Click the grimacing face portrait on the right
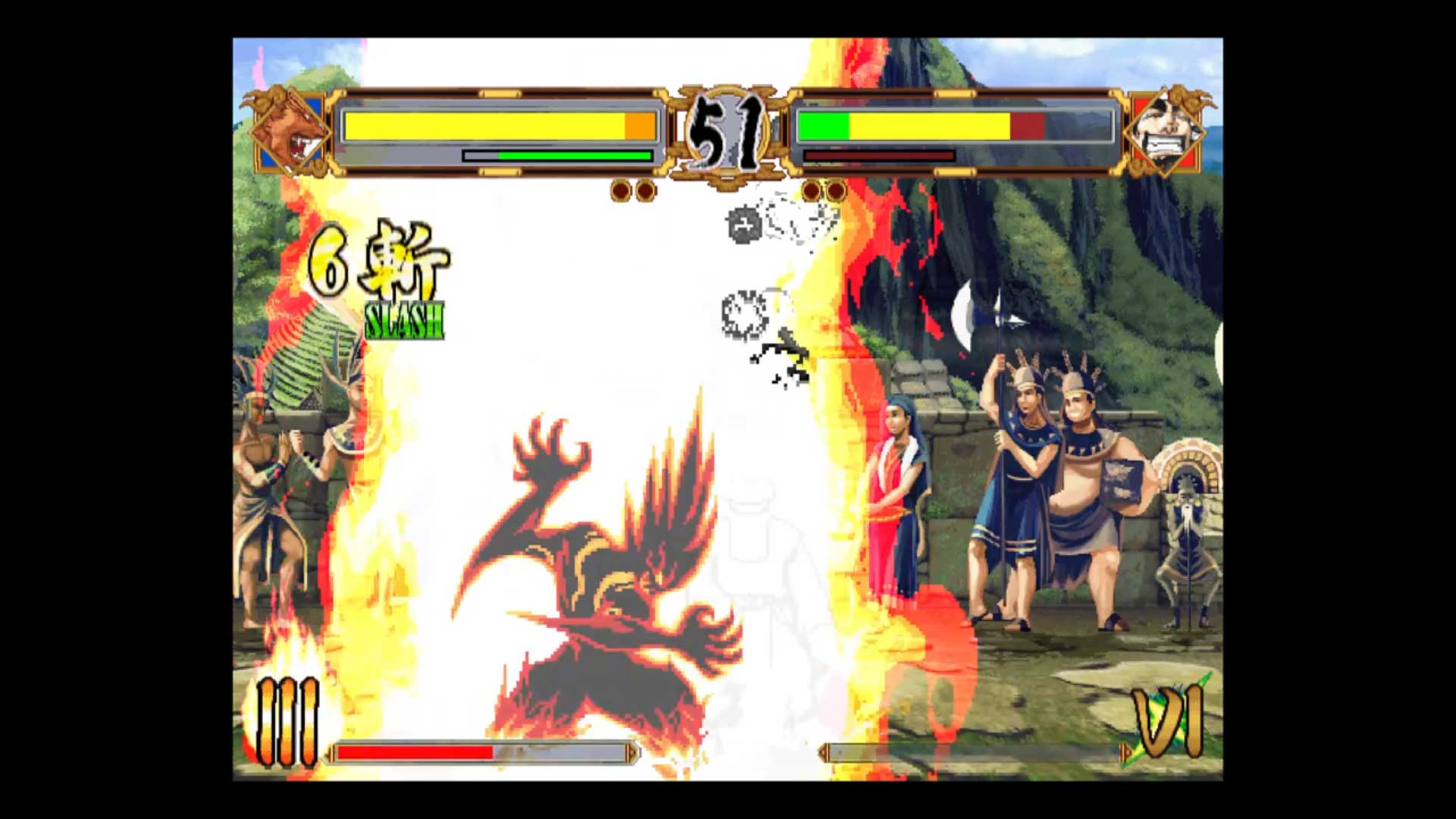Viewport: 1456px width, 819px height. tap(1166, 130)
